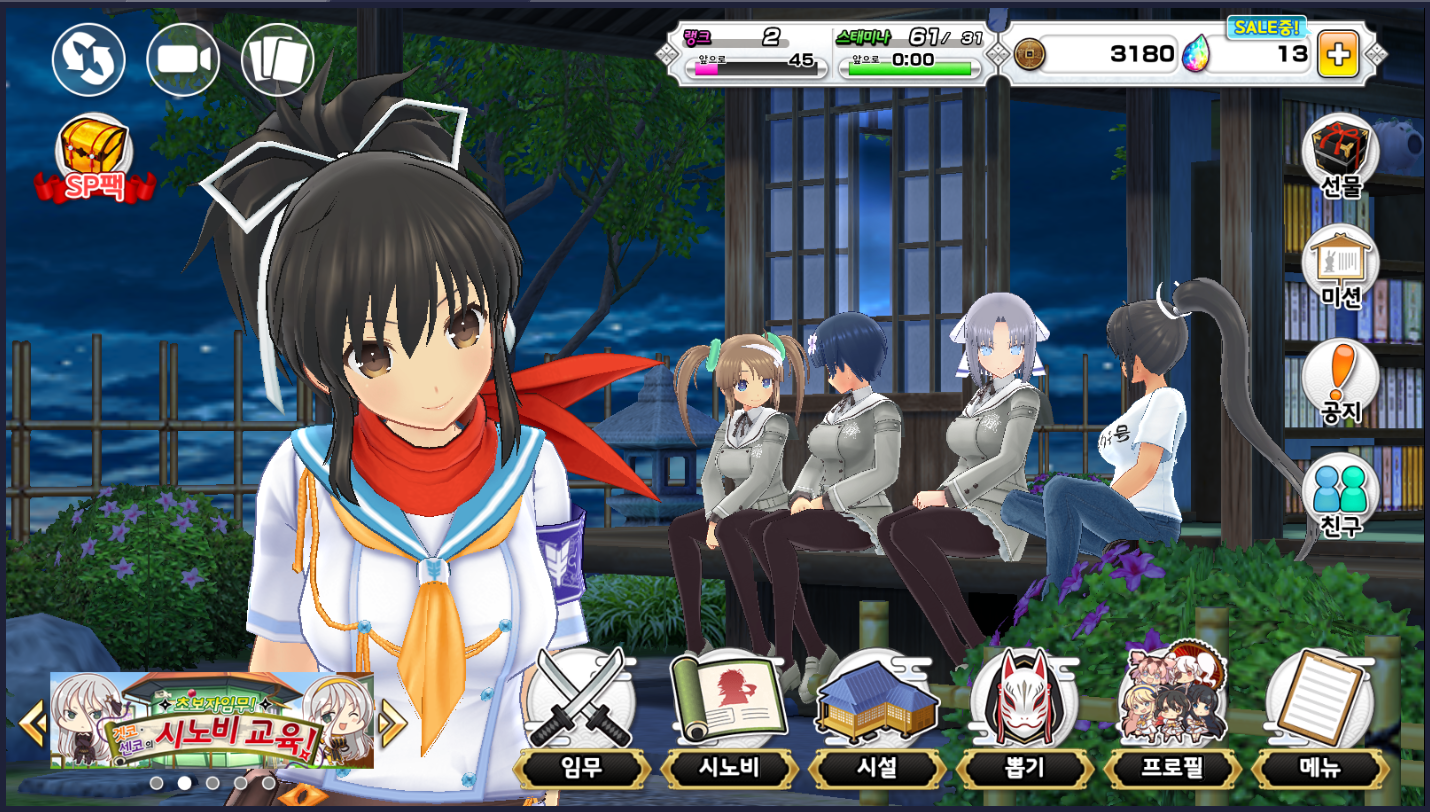The height and width of the screenshot is (812, 1430).
Task: Check the 미션 mission board icon
Action: click(1340, 267)
